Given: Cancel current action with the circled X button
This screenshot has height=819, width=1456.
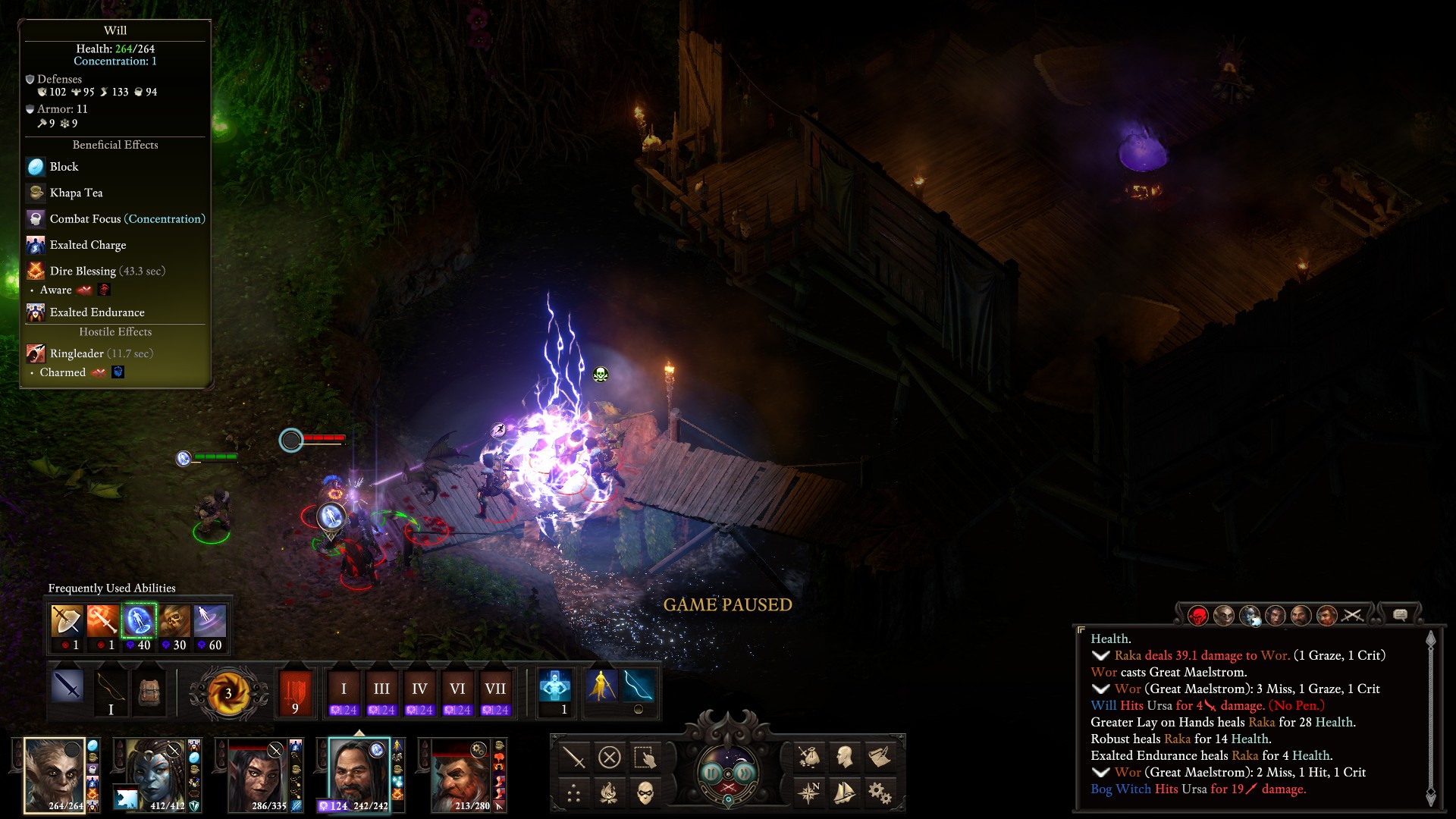Looking at the screenshot, I should coord(610,757).
